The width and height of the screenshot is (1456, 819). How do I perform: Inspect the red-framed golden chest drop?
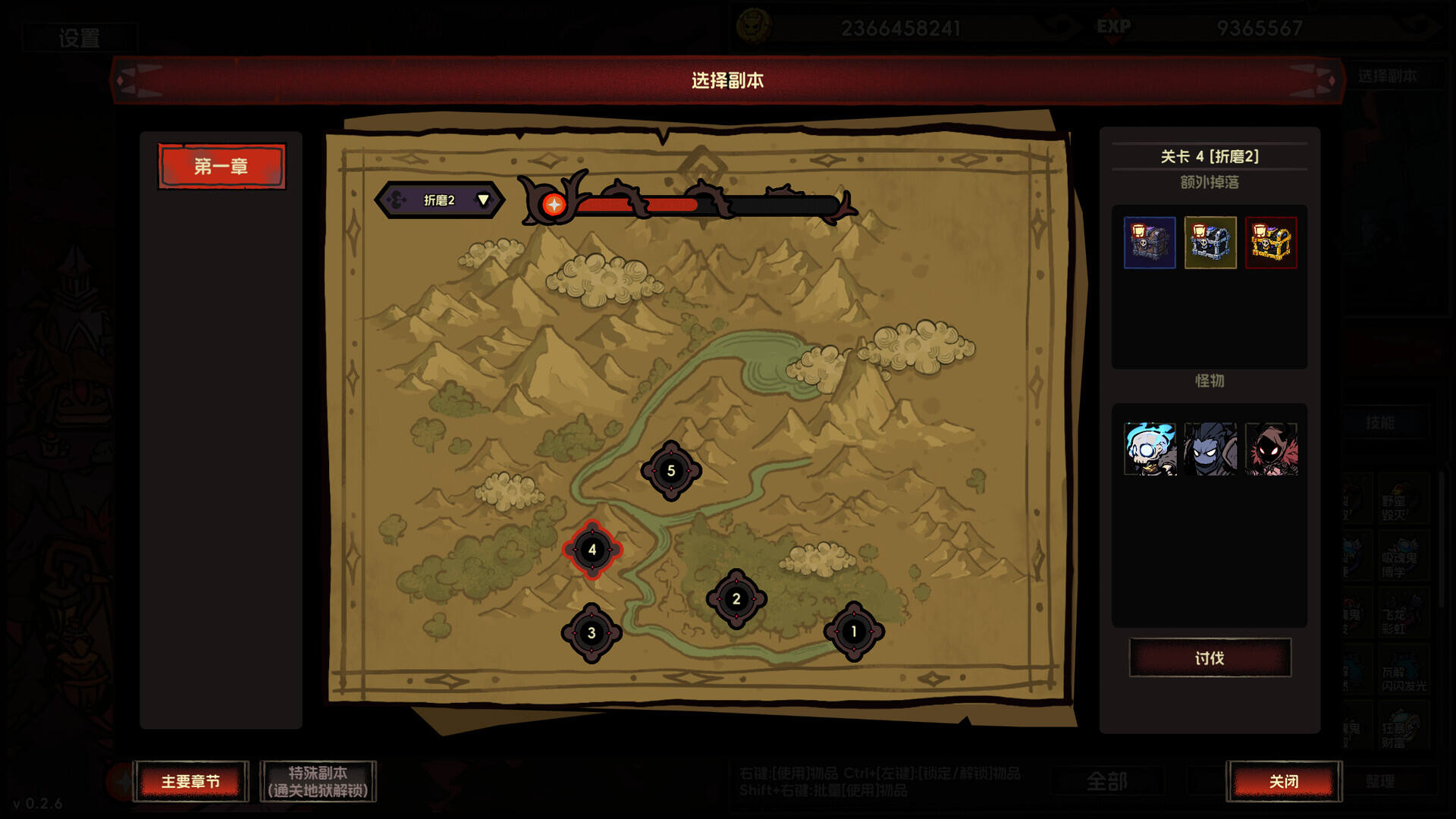(x=1271, y=243)
